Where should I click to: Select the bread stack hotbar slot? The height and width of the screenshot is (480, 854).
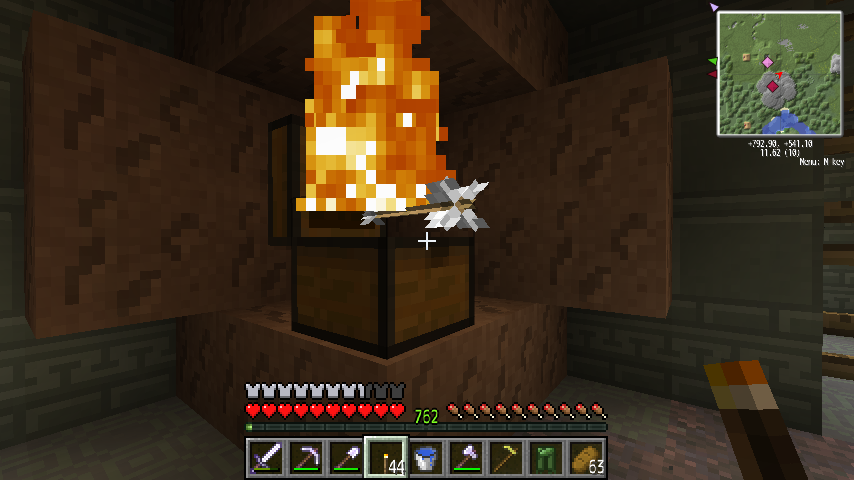coord(586,458)
